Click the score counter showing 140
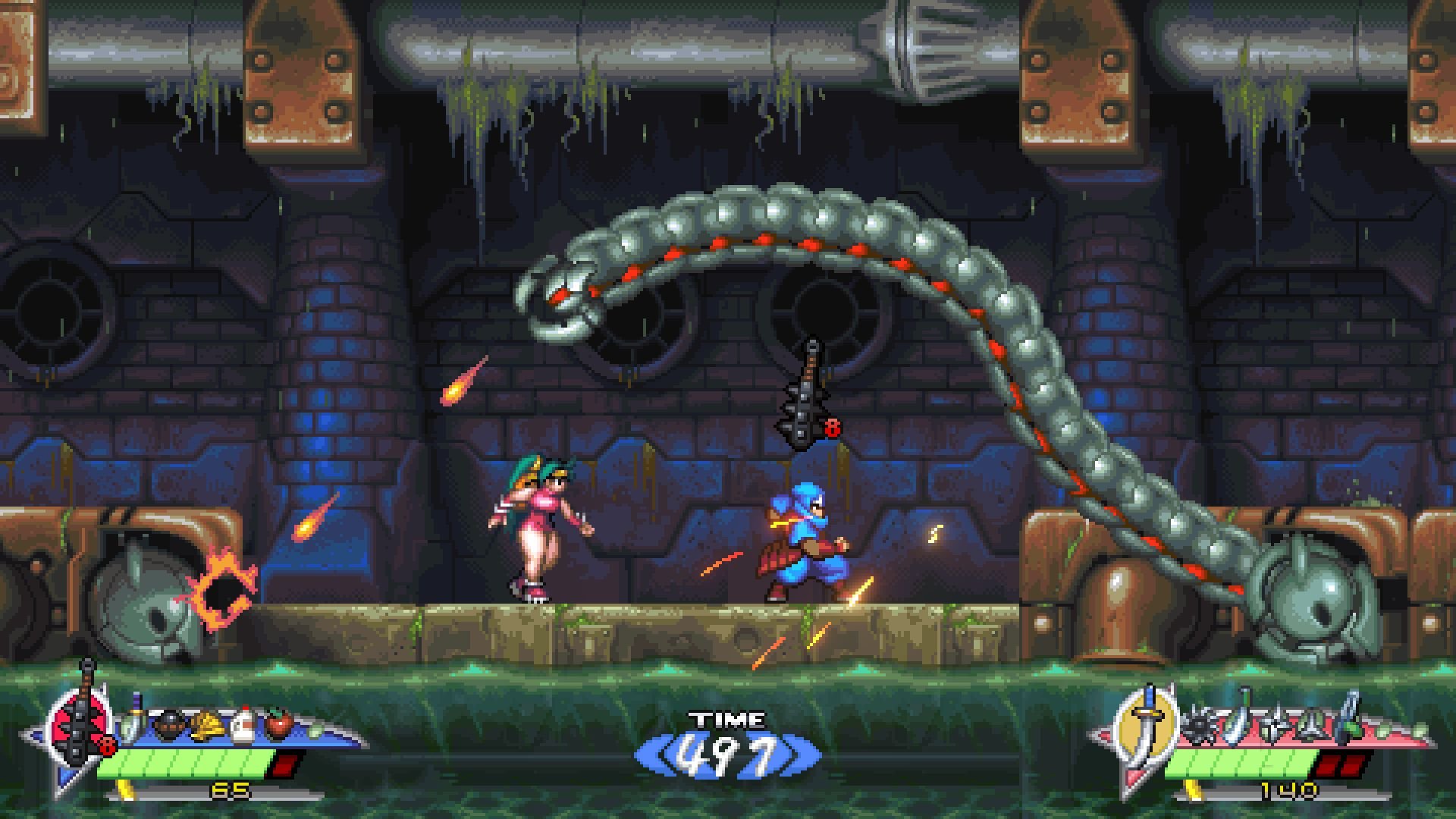The width and height of the screenshot is (1456, 819). (x=1289, y=791)
